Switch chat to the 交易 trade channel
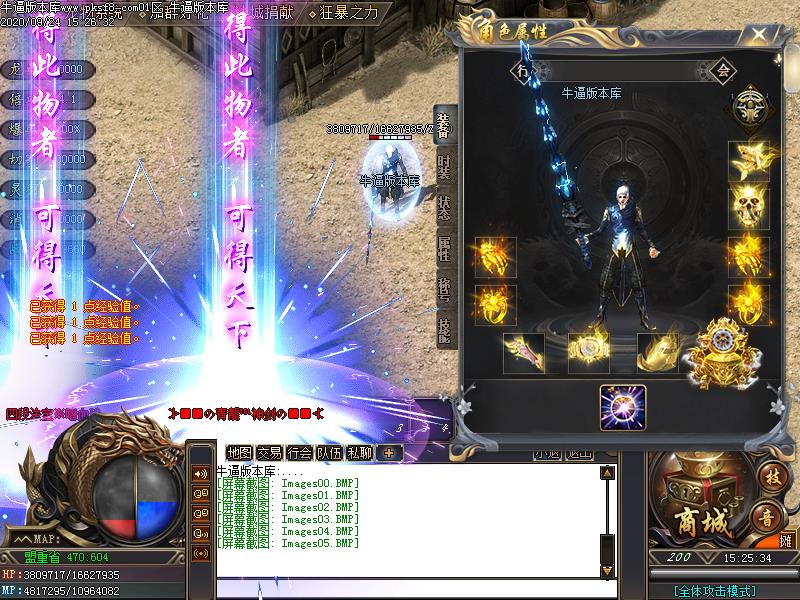This screenshot has width=800, height=600. coord(269,452)
